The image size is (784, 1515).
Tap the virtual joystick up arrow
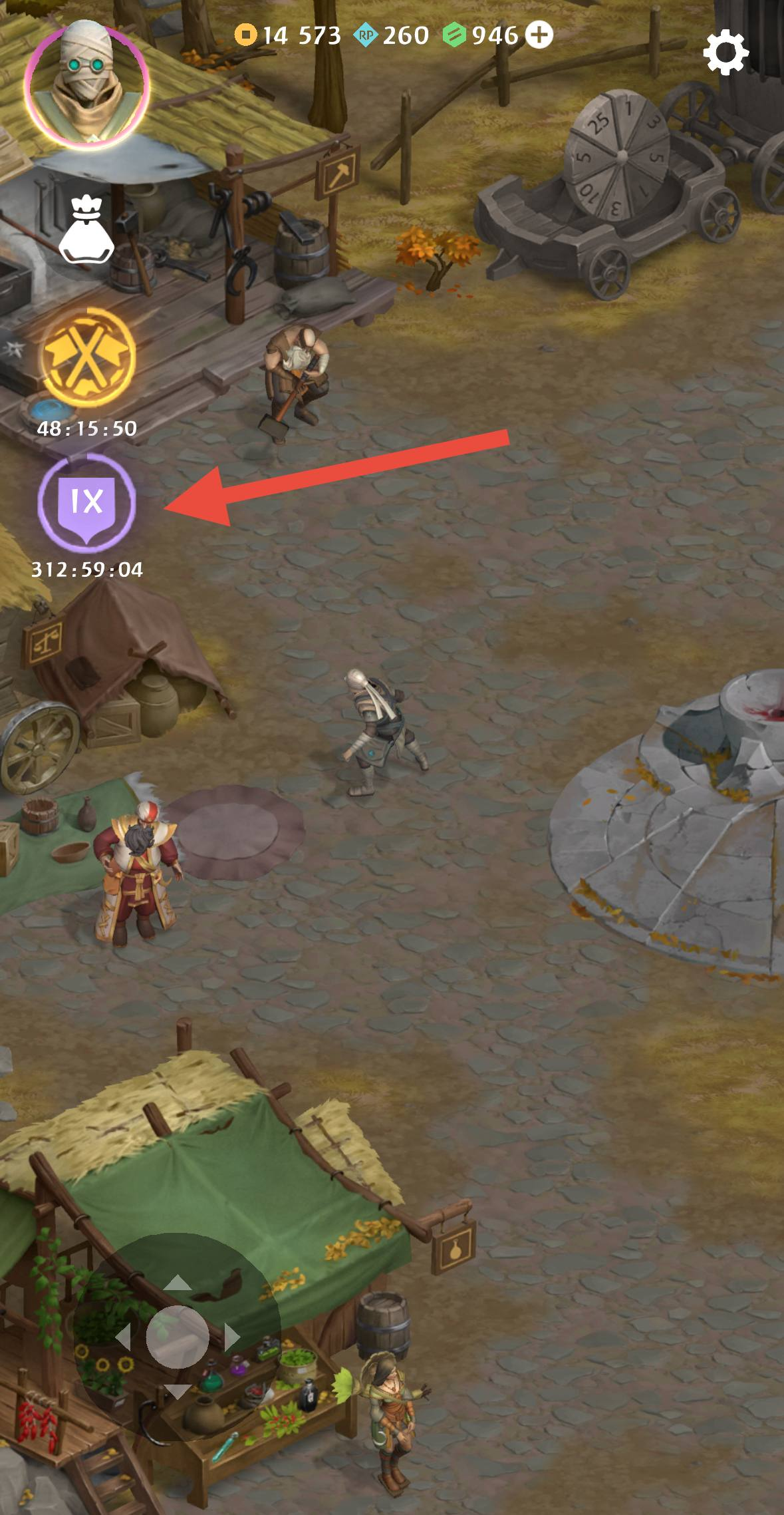177,1283
